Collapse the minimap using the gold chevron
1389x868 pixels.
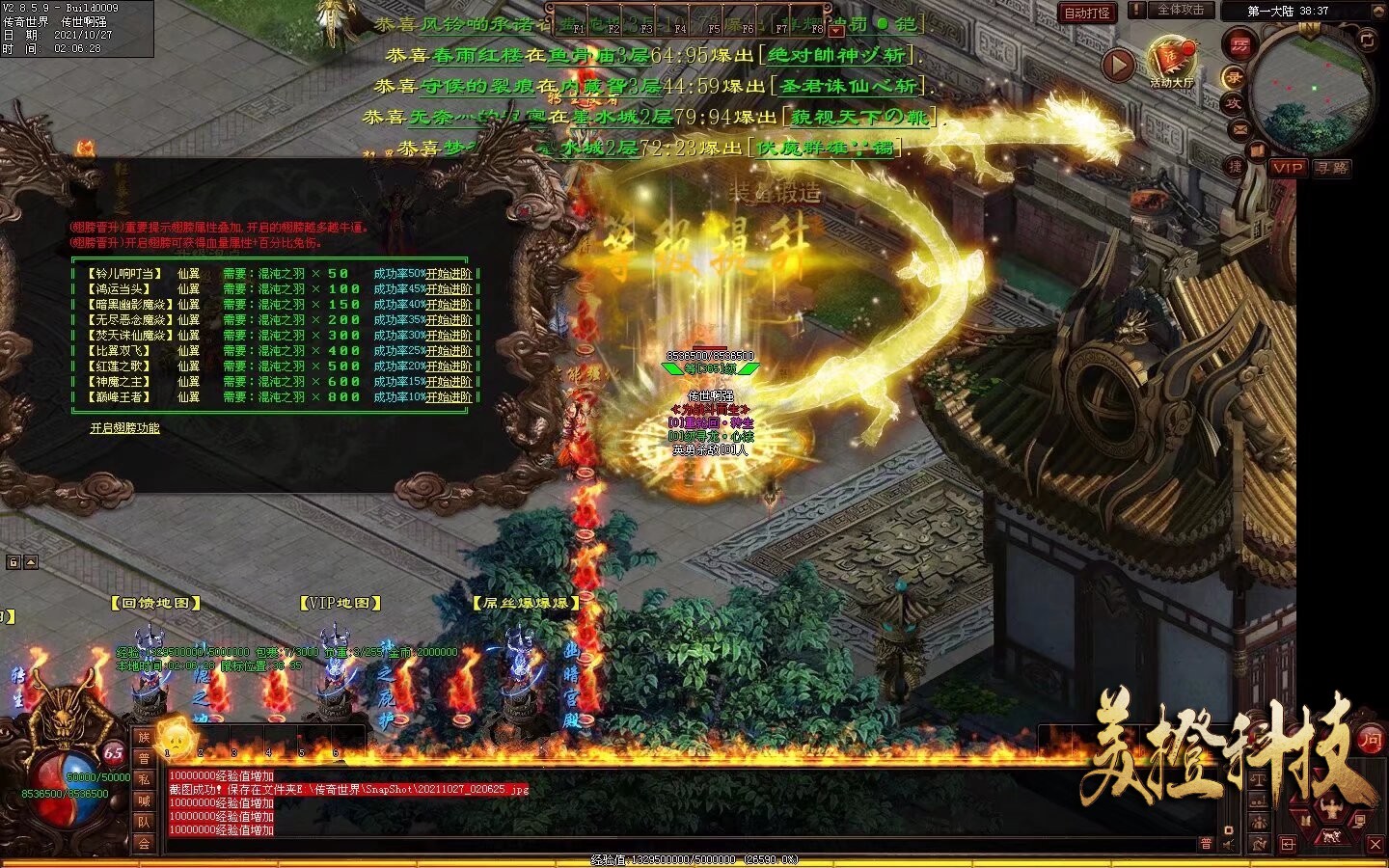click(1378, 10)
